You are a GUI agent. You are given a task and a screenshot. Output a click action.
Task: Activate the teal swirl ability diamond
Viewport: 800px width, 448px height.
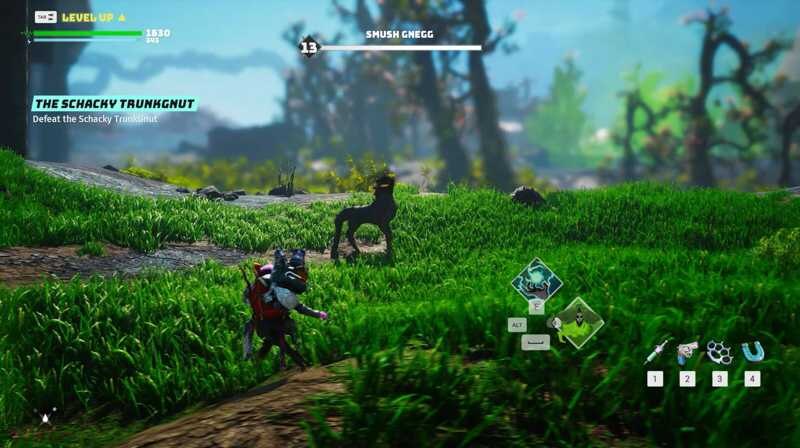point(536,279)
